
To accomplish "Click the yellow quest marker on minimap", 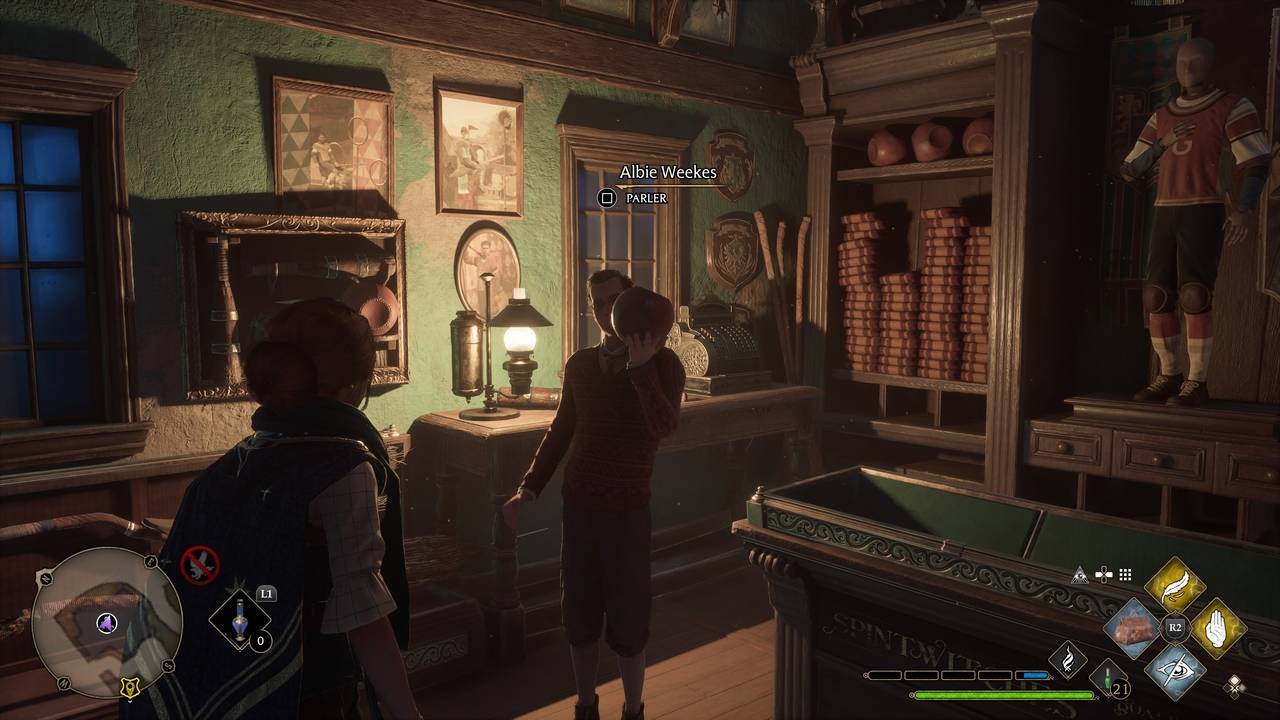I will (x=128, y=686).
